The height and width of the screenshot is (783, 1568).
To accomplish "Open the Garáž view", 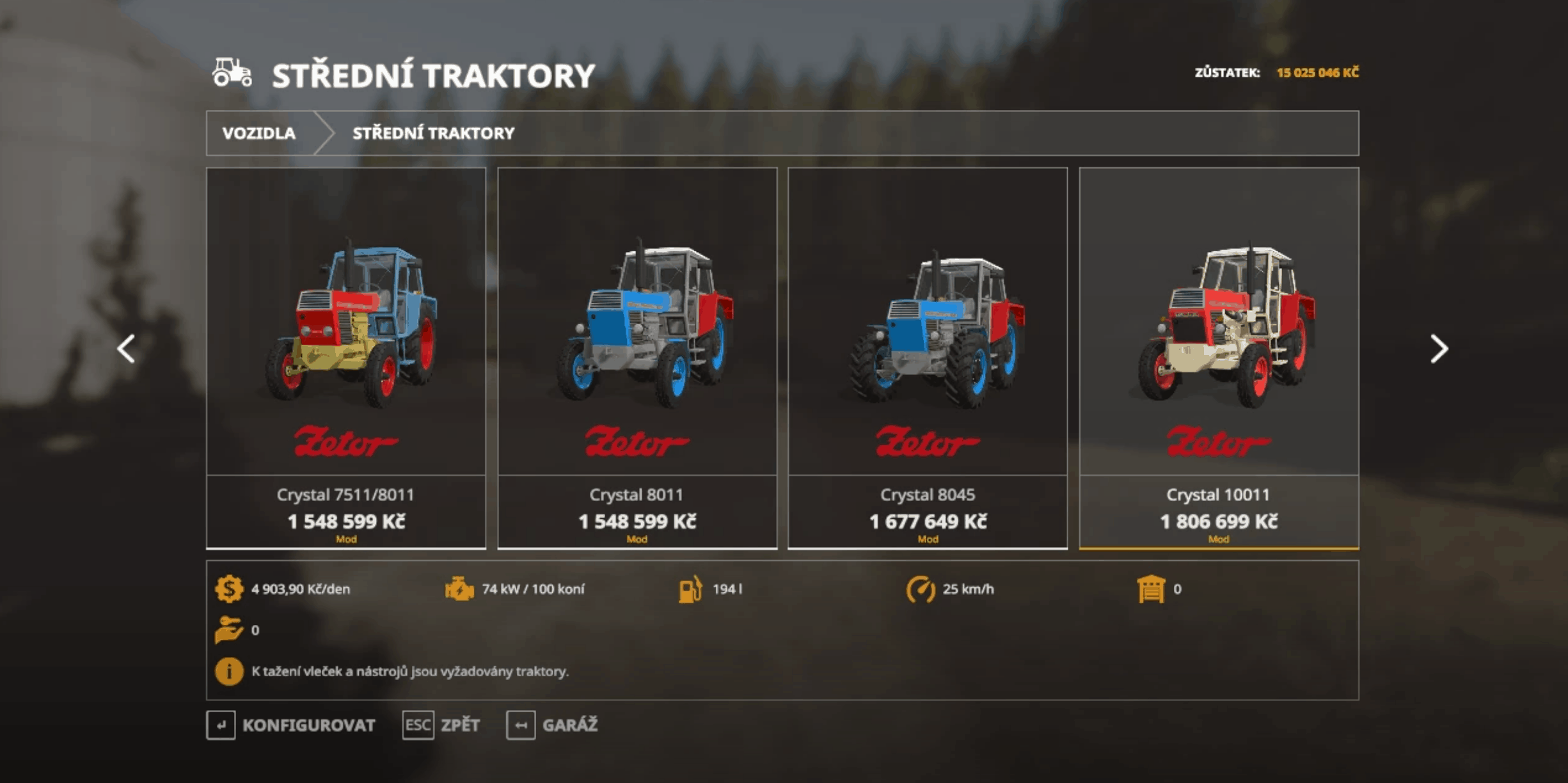I will pos(552,725).
